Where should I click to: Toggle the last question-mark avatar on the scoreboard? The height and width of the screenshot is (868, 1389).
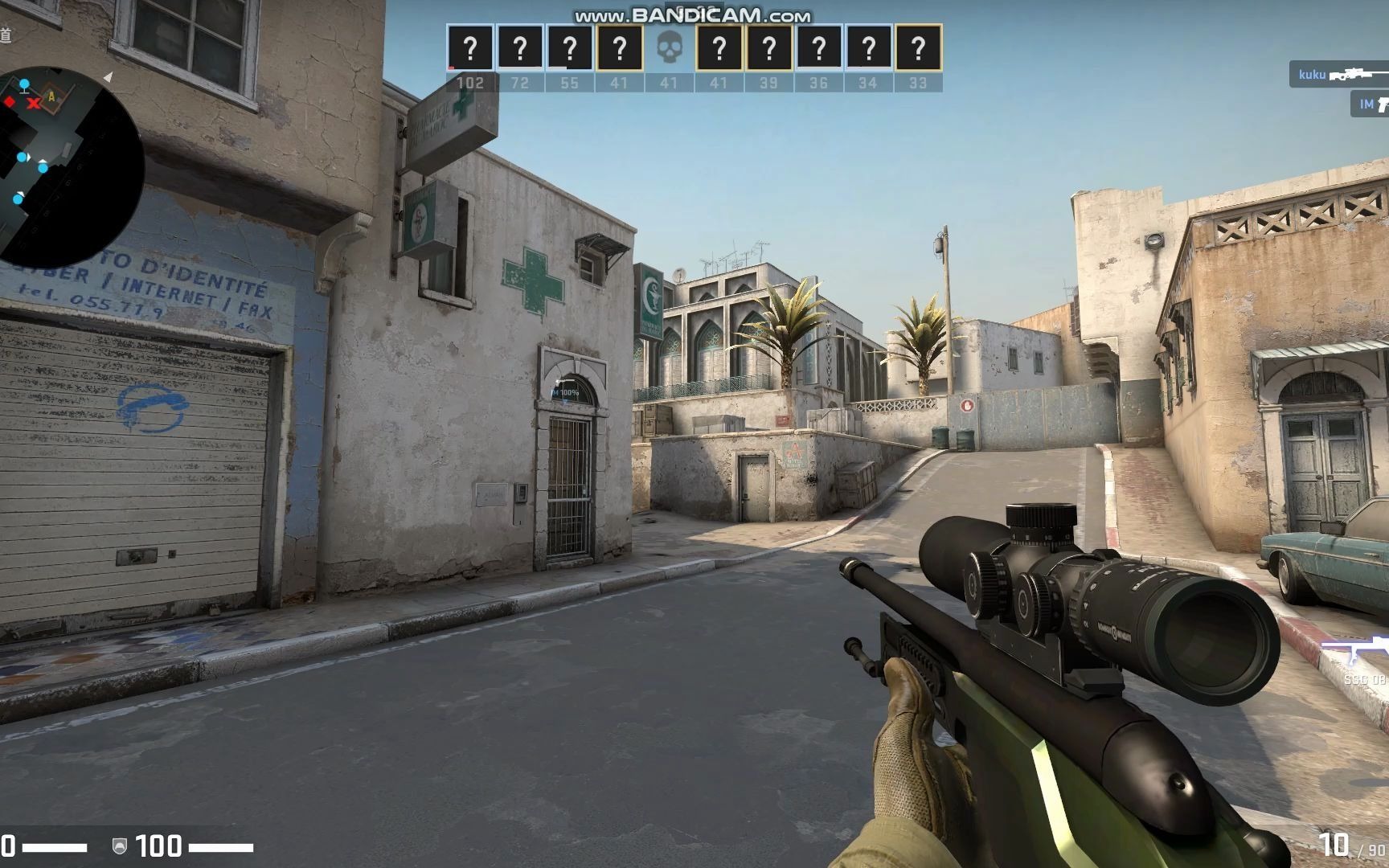916,48
